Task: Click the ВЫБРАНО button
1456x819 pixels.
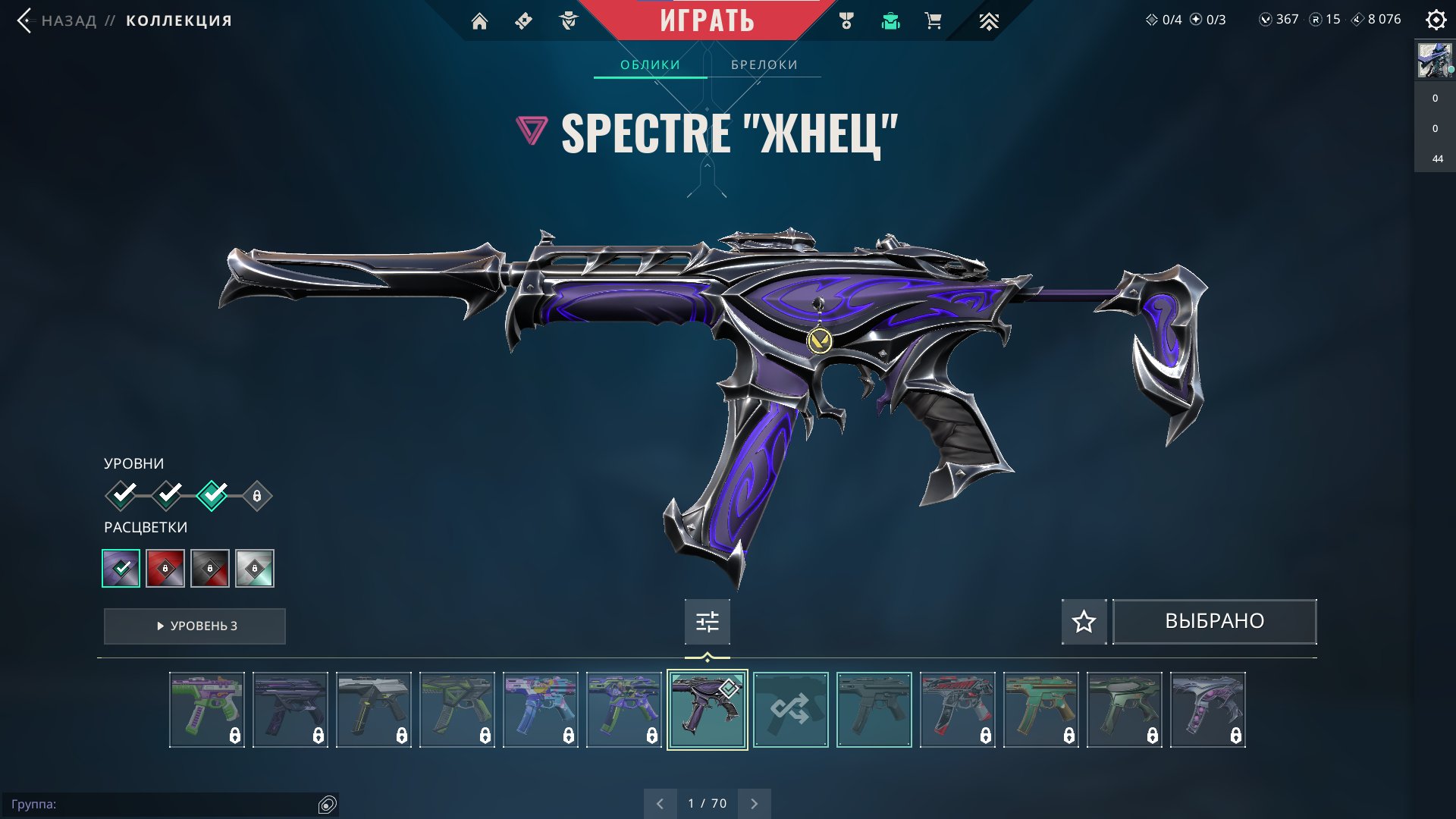Action: point(1213,621)
